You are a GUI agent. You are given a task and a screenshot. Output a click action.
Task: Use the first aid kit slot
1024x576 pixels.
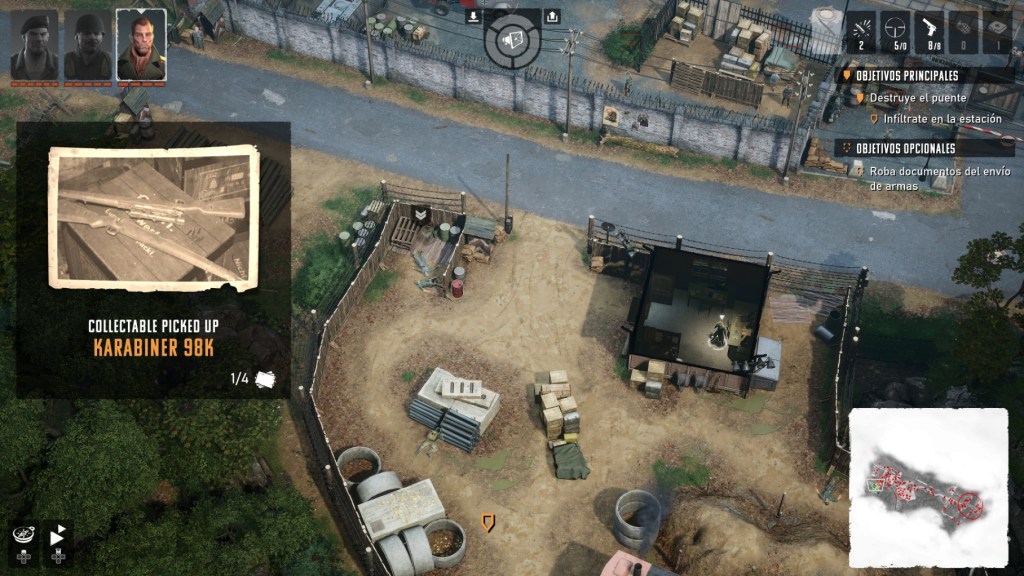click(996, 30)
